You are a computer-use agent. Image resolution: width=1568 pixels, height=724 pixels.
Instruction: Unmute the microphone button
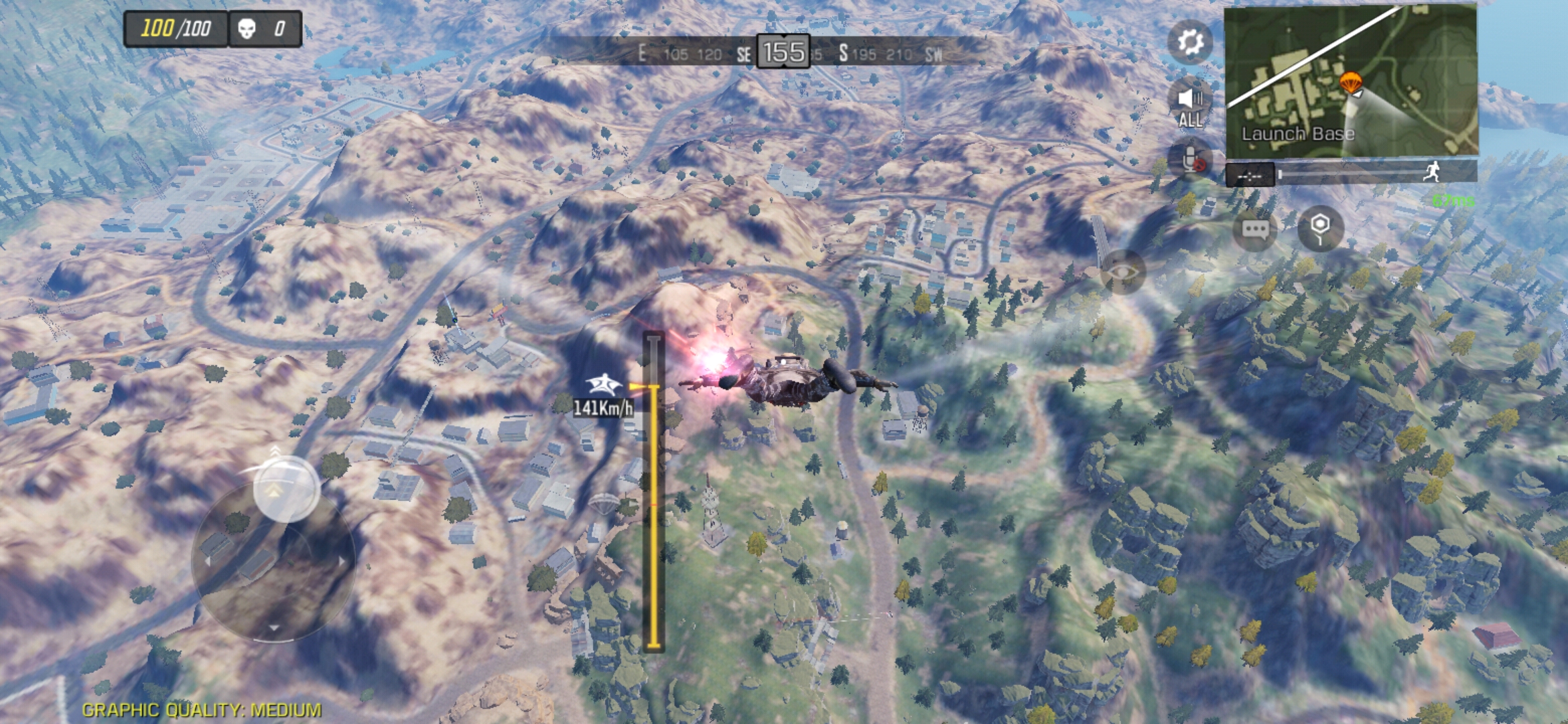[x=1190, y=161]
